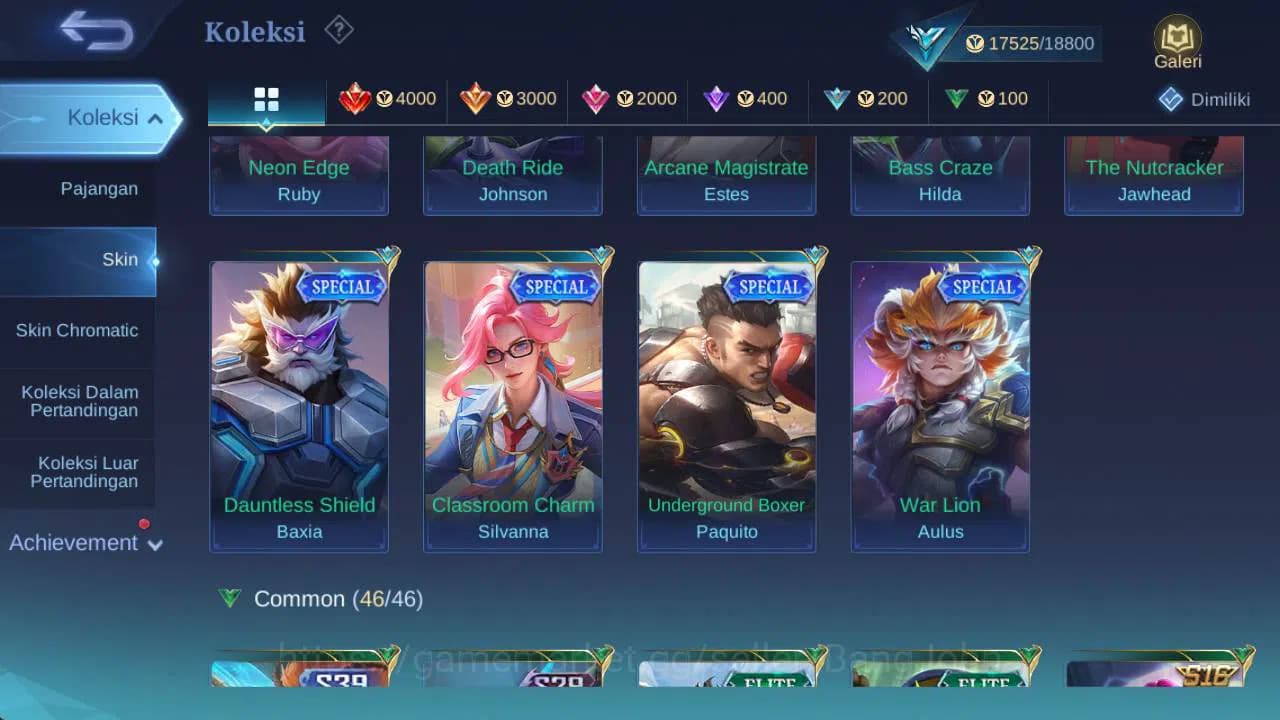Open the War Lion Aulus skin card

tap(939, 405)
